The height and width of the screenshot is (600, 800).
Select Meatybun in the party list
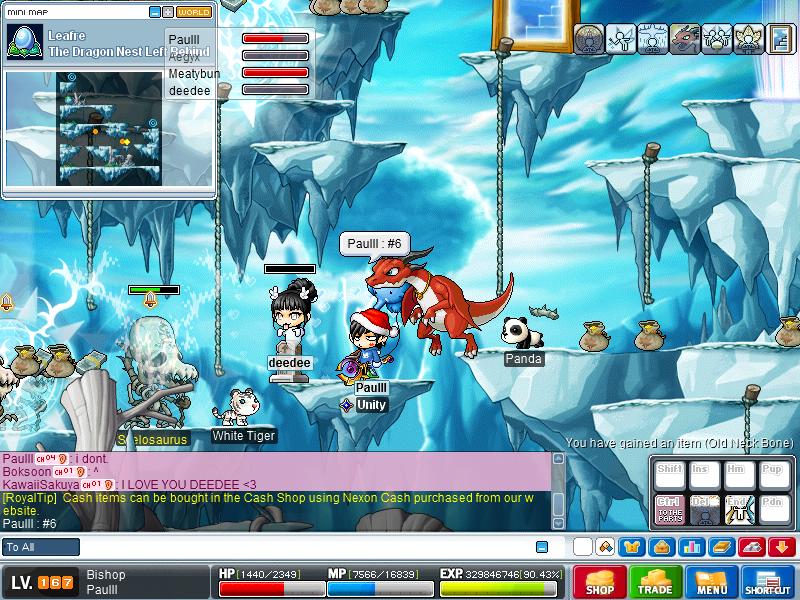coord(195,73)
